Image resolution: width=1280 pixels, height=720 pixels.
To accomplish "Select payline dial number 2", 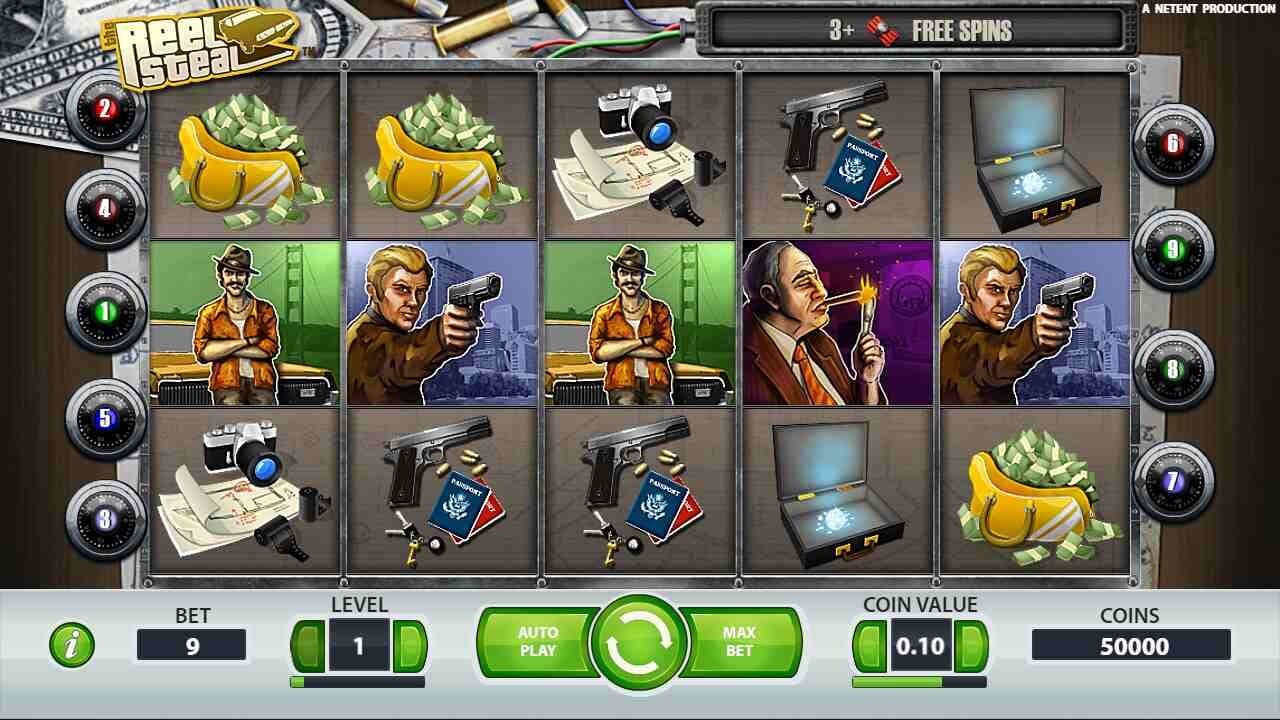I will (105, 109).
